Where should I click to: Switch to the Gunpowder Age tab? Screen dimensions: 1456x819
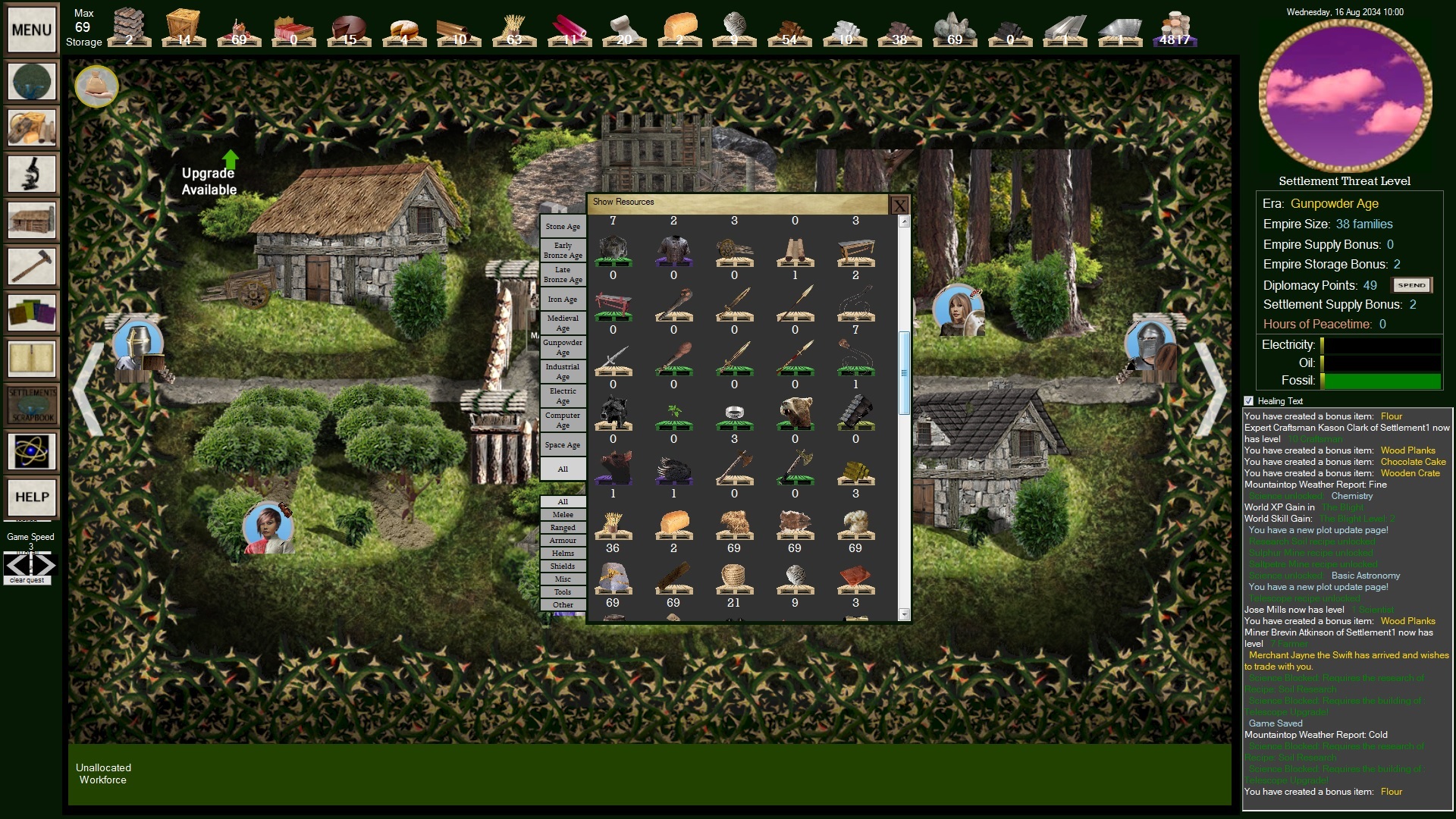click(562, 347)
